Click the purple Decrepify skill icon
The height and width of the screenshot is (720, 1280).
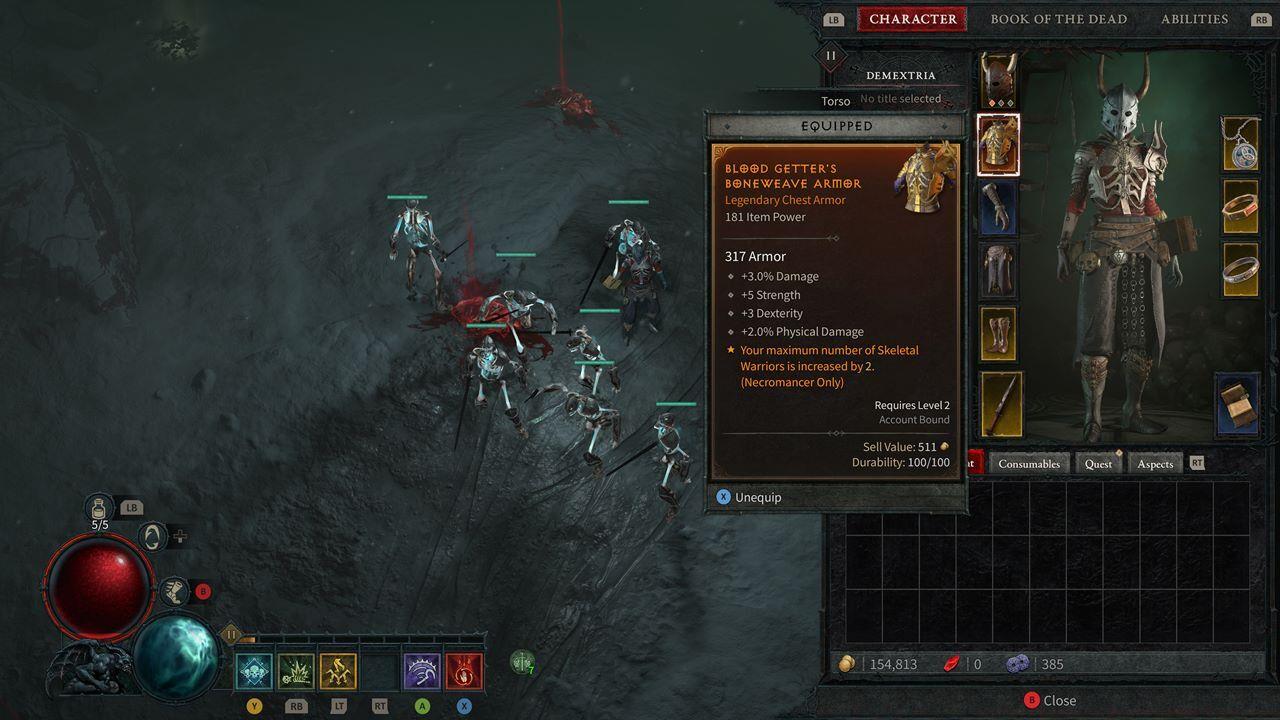(421, 670)
